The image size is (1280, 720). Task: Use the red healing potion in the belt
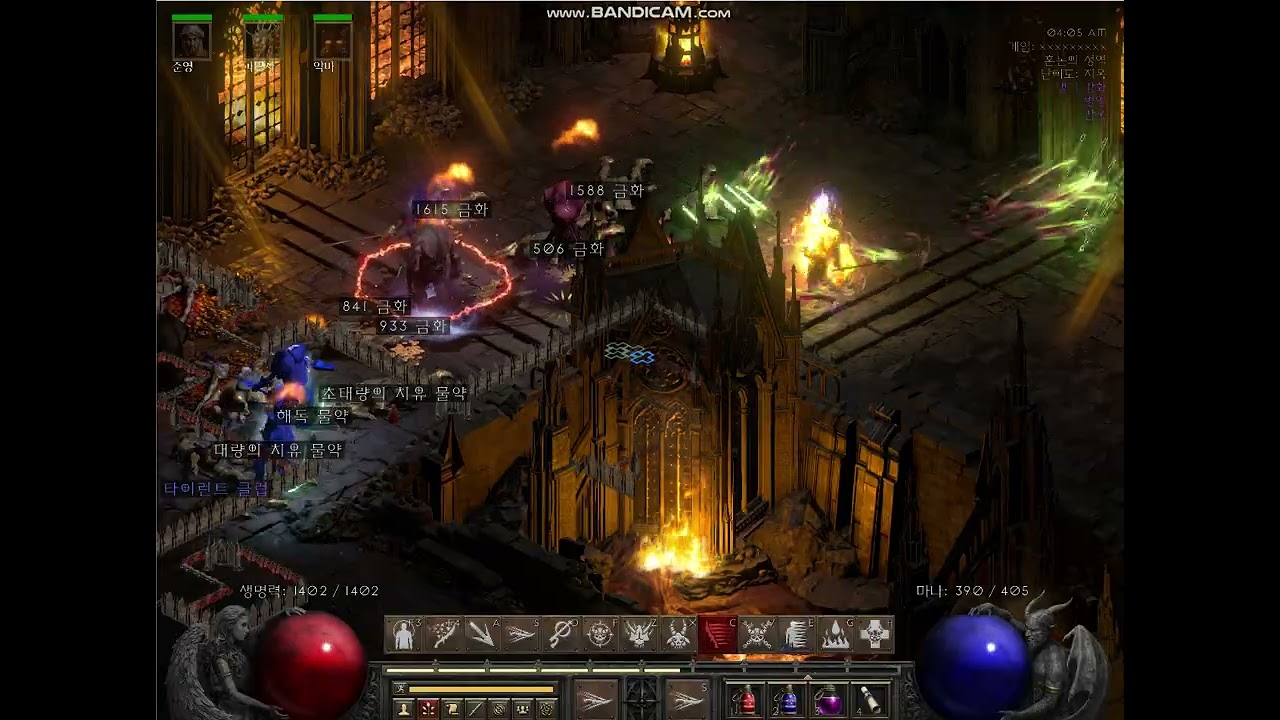tap(745, 699)
